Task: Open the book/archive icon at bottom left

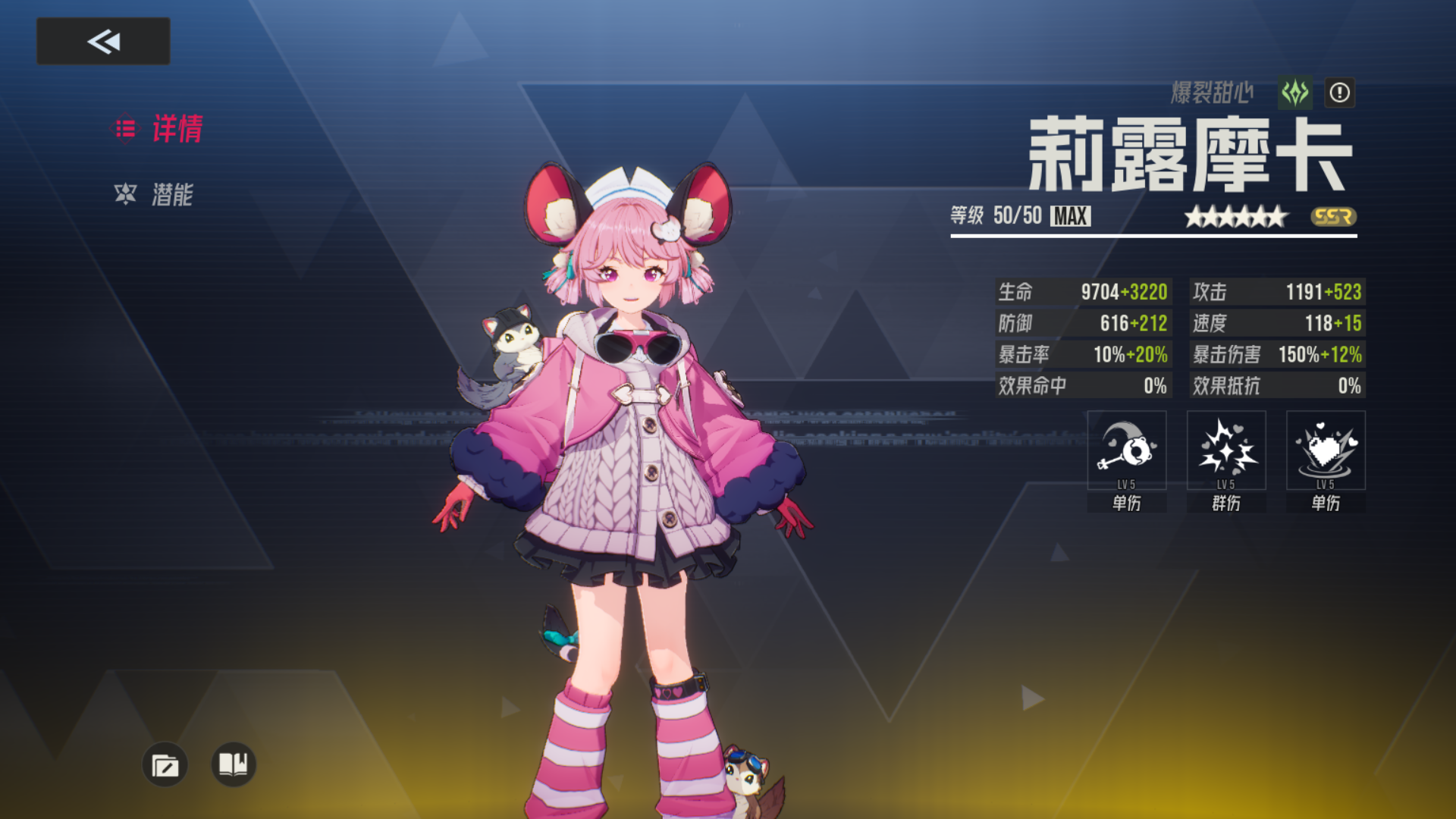Action: (232, 765)
